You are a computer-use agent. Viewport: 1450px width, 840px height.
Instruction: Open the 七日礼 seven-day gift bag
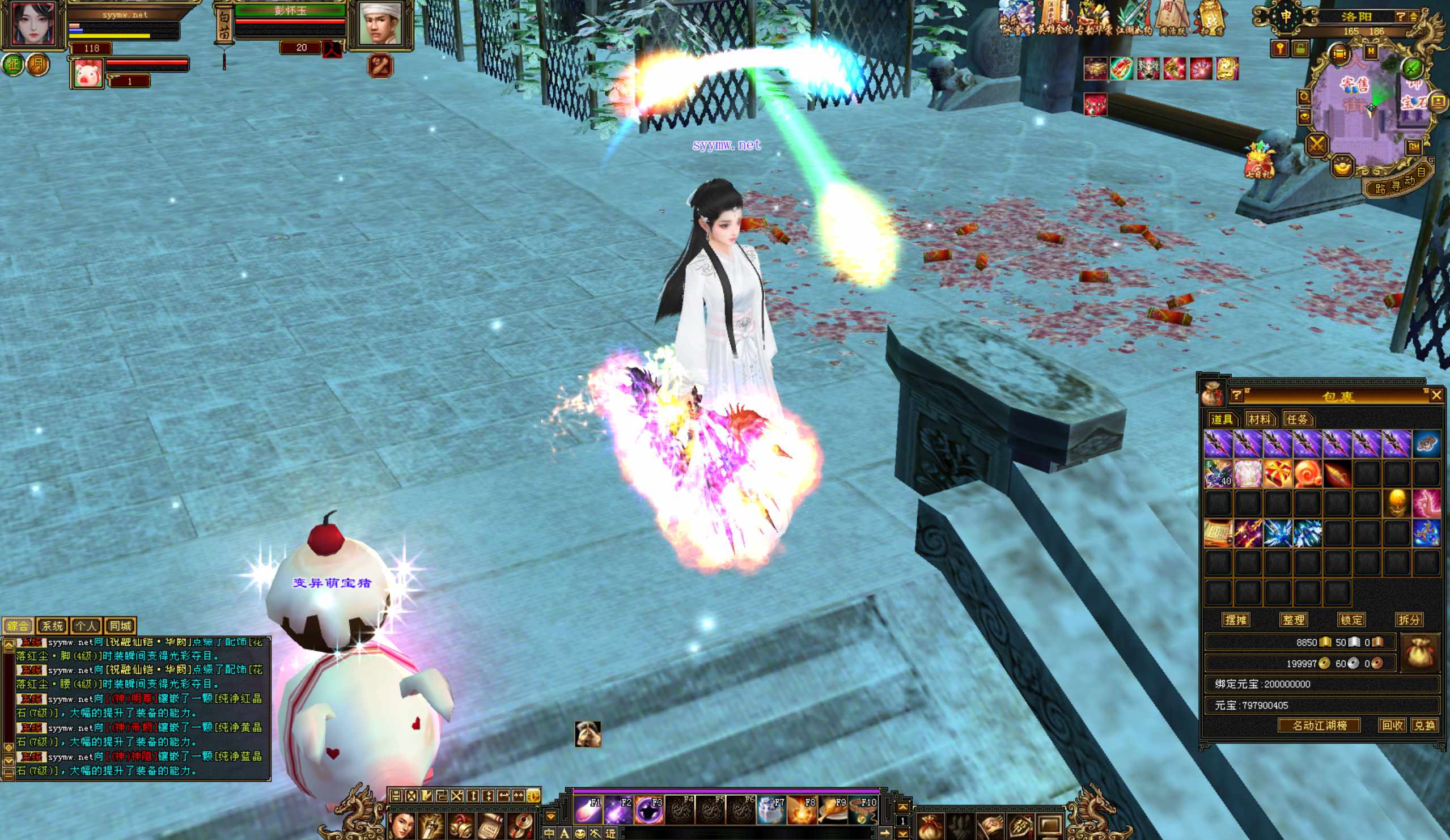point(1258,160)
